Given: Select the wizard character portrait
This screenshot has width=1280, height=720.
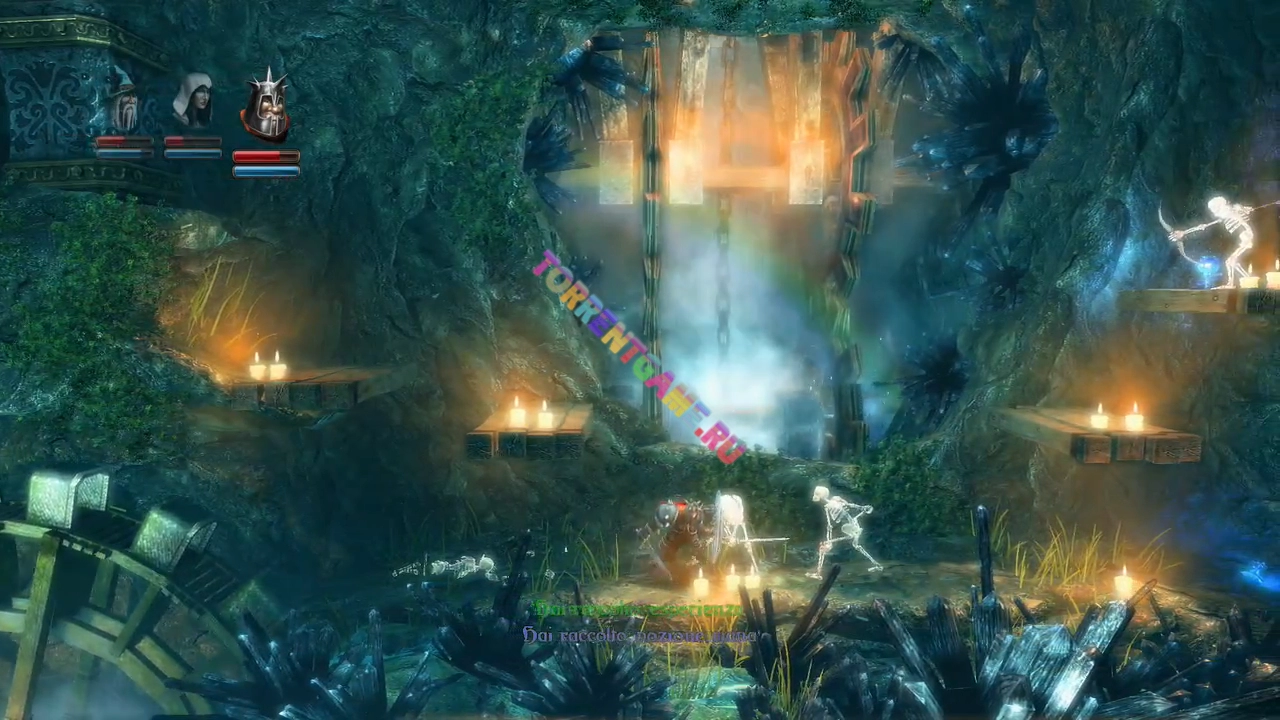Looking at the screenshot, I should coord(124,103).
